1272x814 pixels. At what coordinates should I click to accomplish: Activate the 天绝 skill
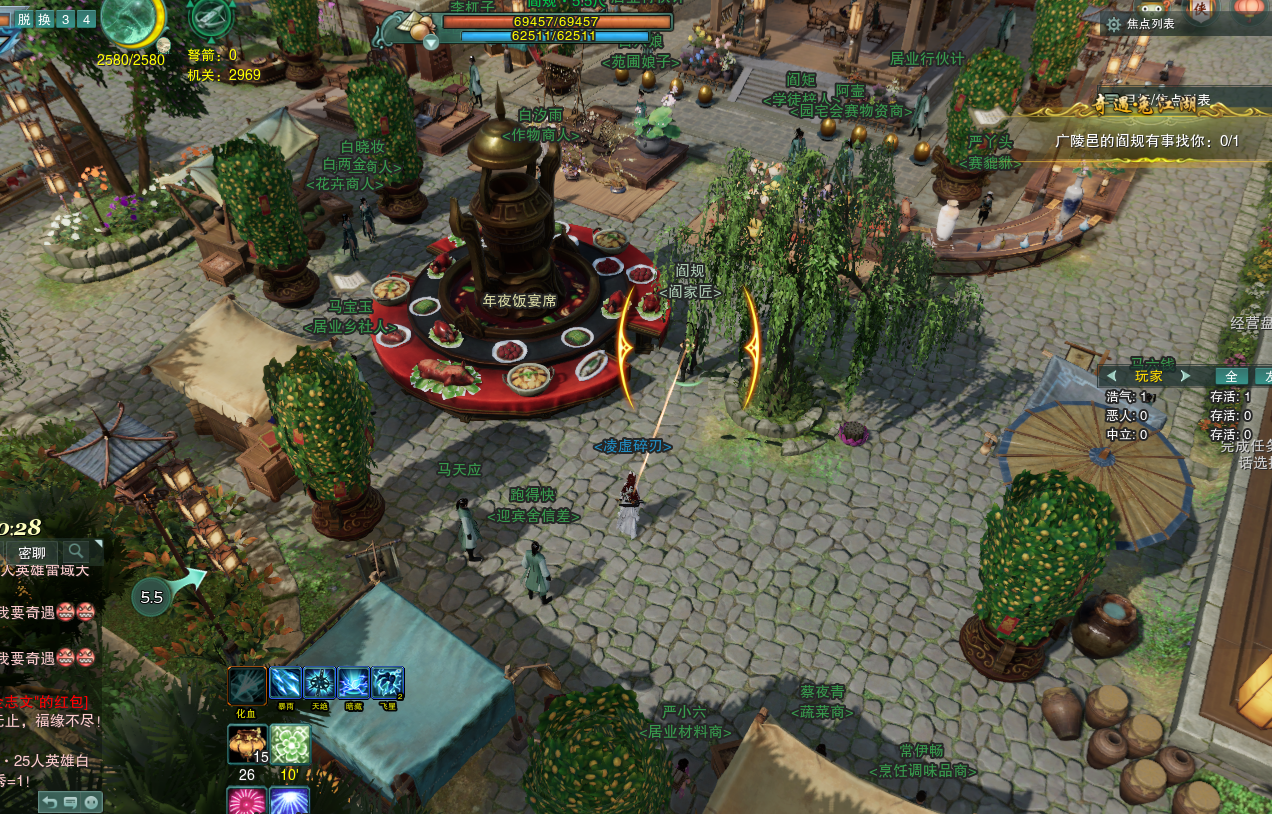point(320,684)
